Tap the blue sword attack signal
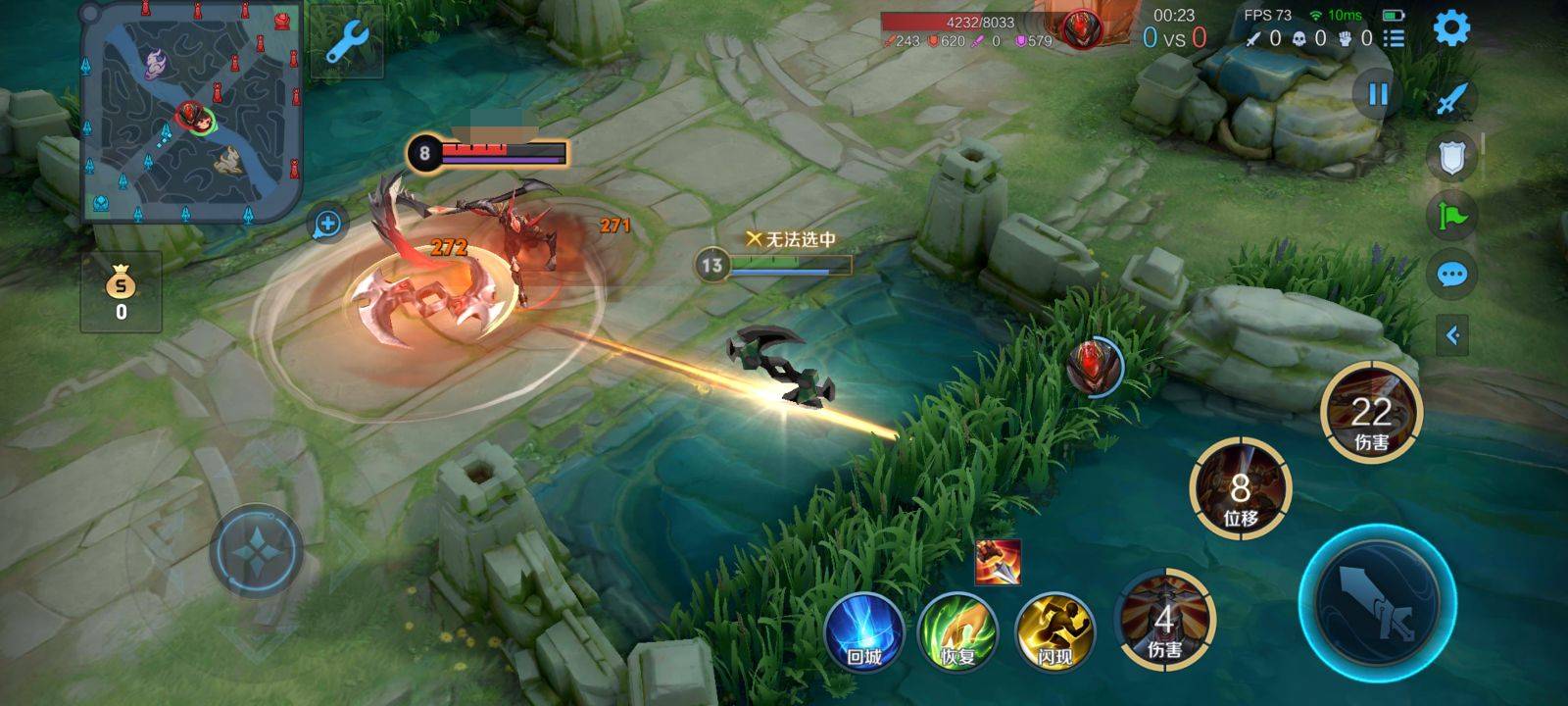 pyautogui.click(x=1451, y=99)
